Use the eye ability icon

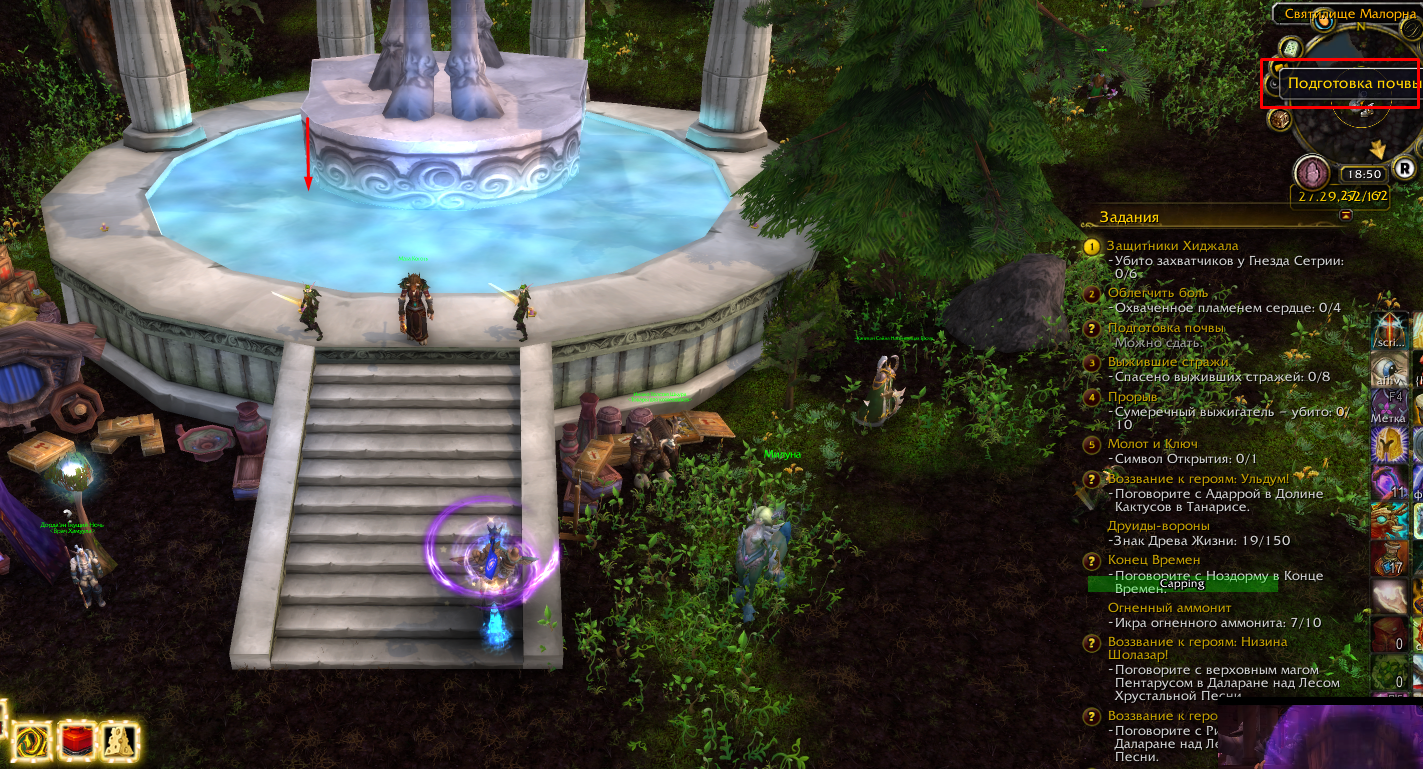[x=1387, y=369]
